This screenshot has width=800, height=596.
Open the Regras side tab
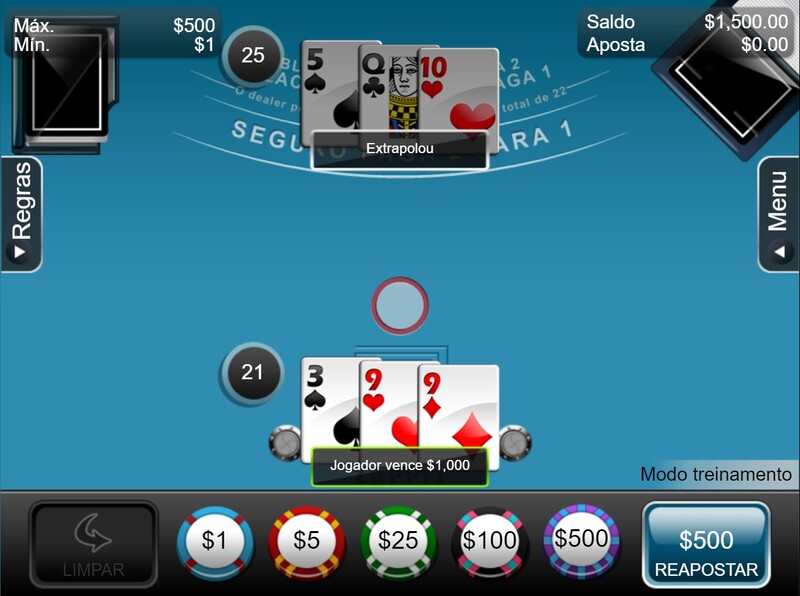coord(21,214)
